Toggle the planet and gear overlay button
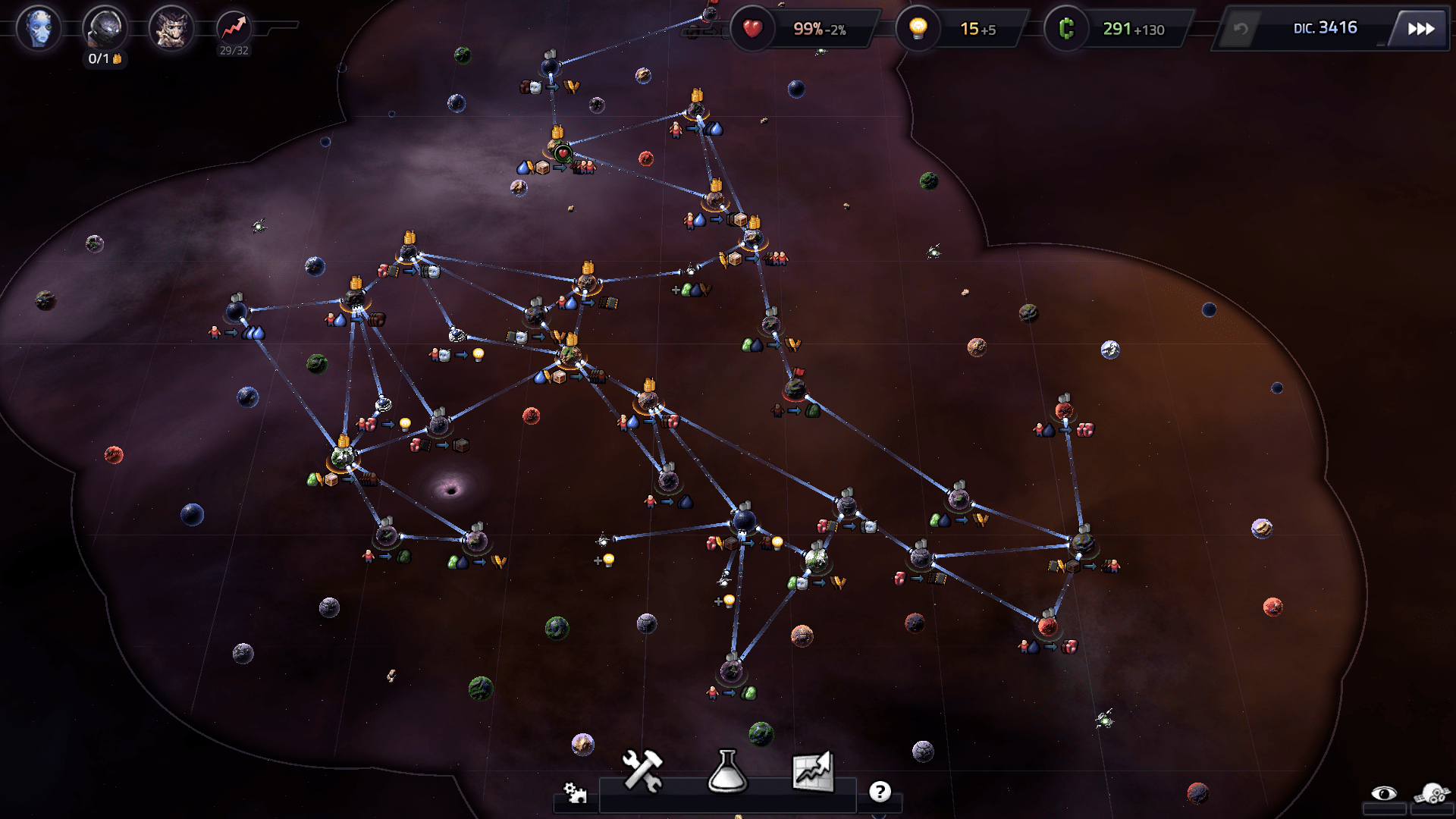The height and width of the screenshot is (819, 1456). 1431,793
